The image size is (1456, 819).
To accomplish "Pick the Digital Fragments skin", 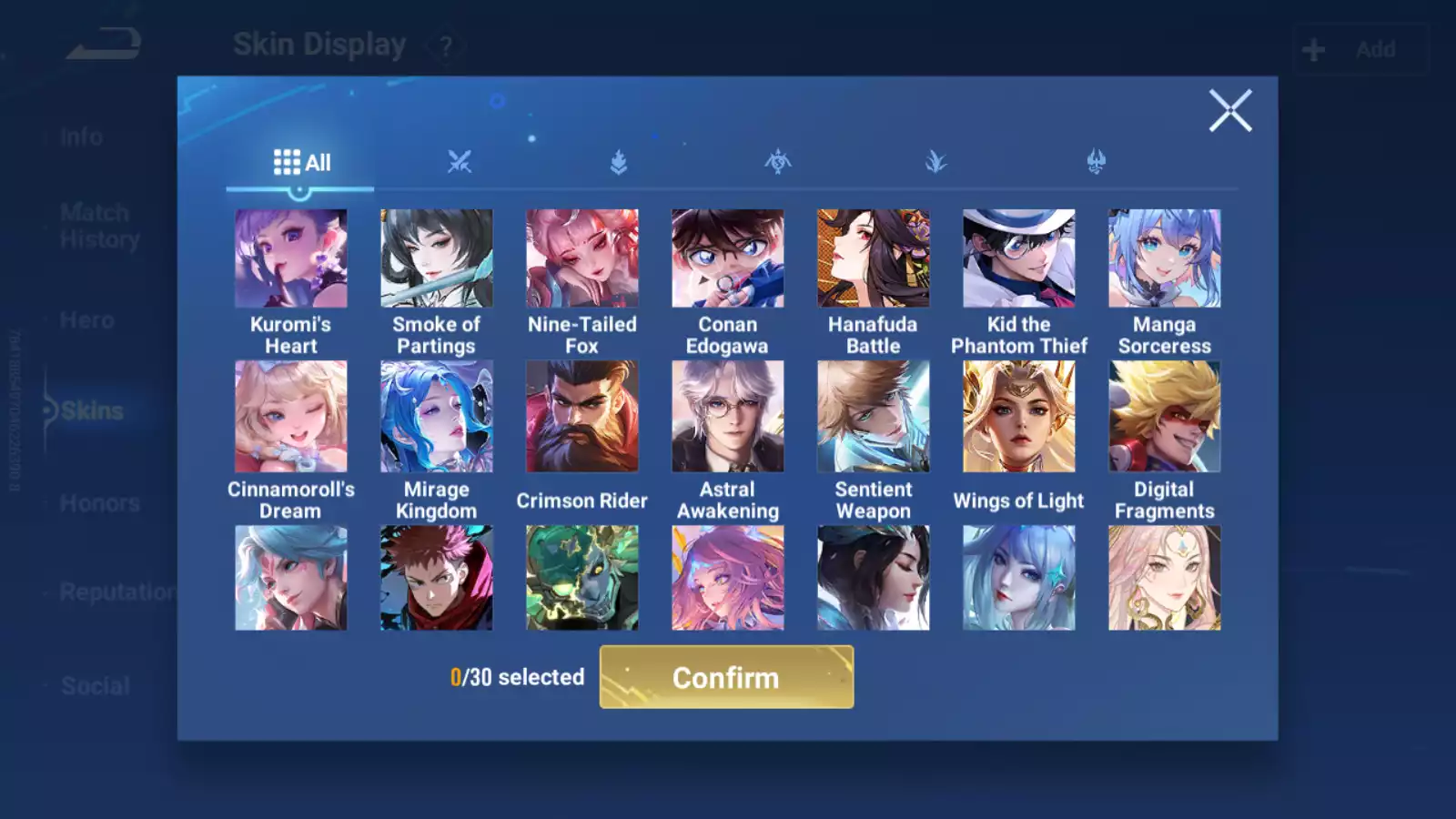I will click(1164, 417).
